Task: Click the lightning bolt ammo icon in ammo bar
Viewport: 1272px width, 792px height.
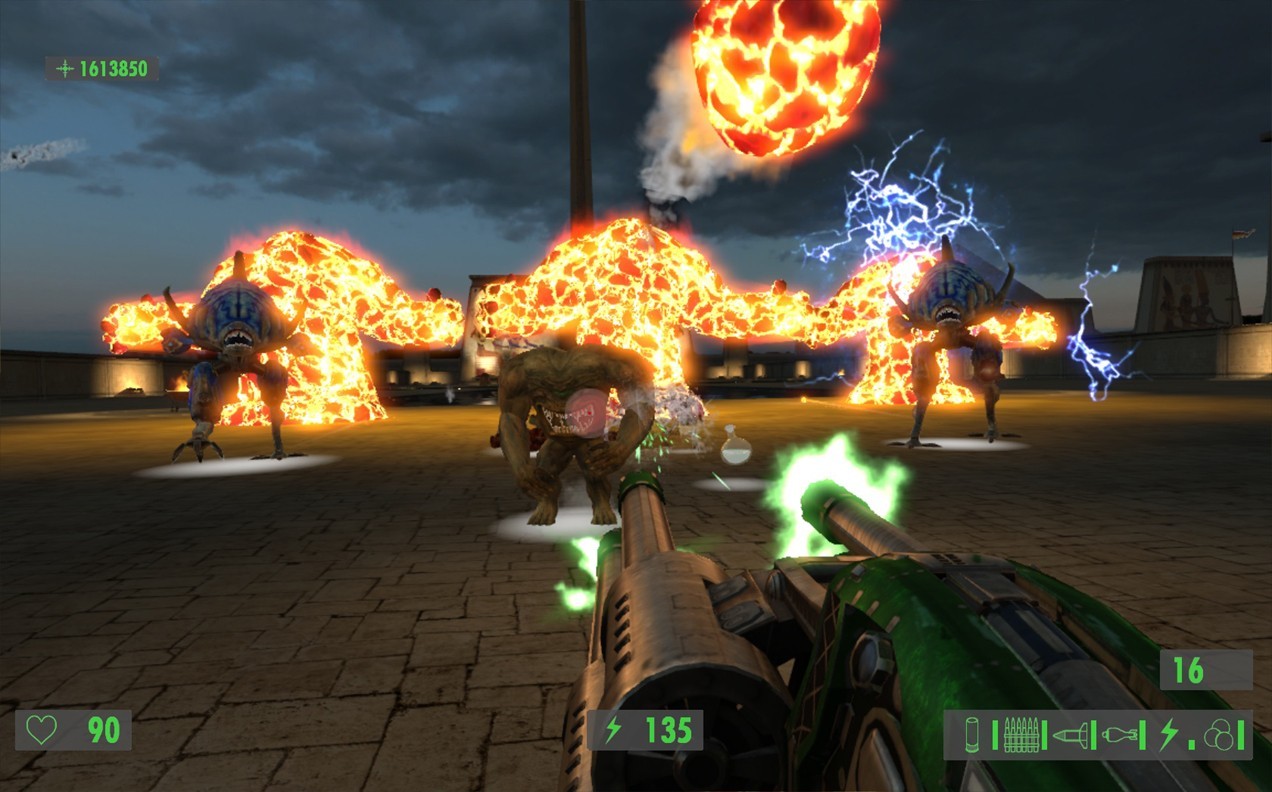Action: (x=1167, y=735)
